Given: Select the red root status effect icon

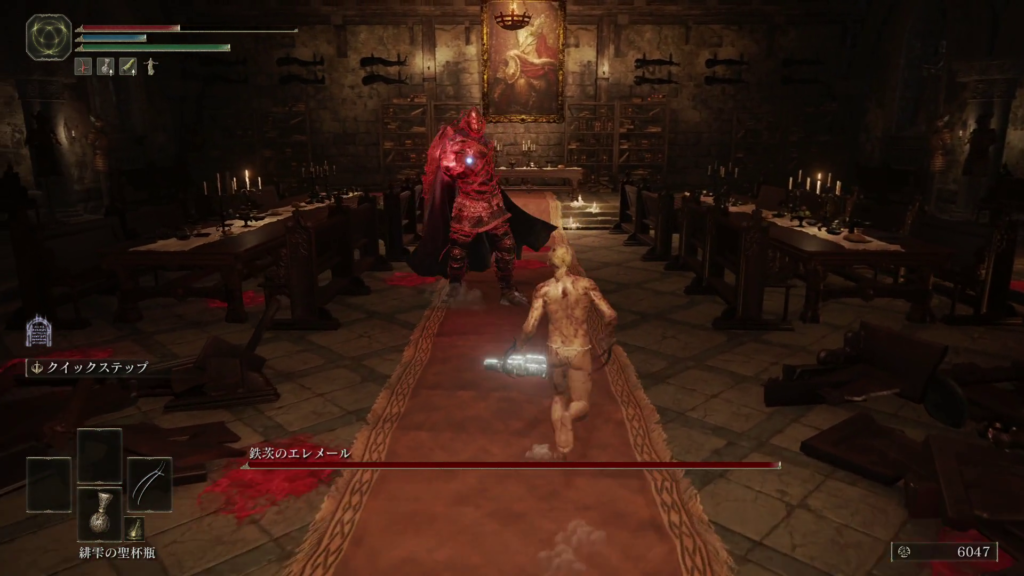Looking at the screenshot, I should [82, 66].
